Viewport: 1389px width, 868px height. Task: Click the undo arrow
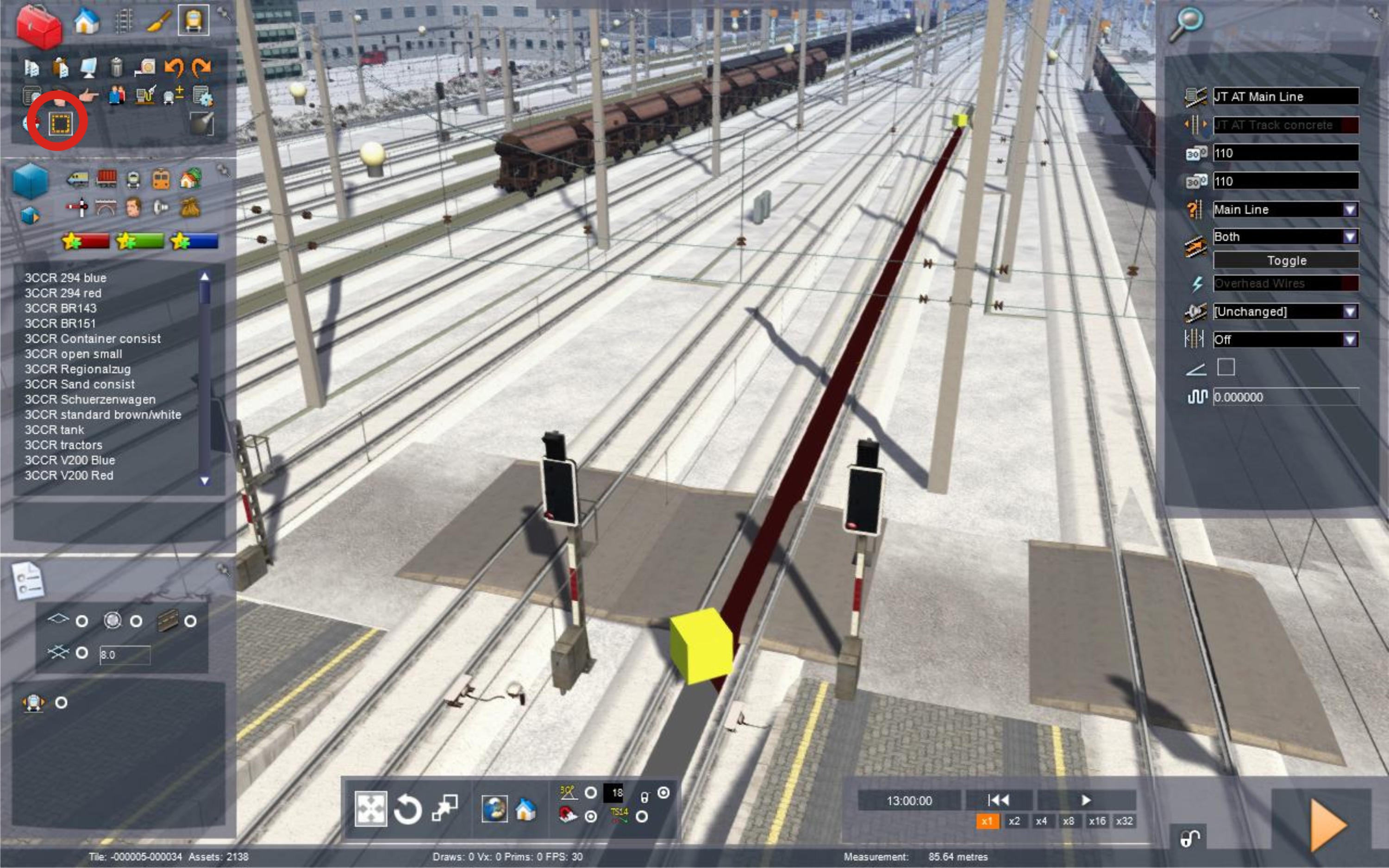point(173,68)
